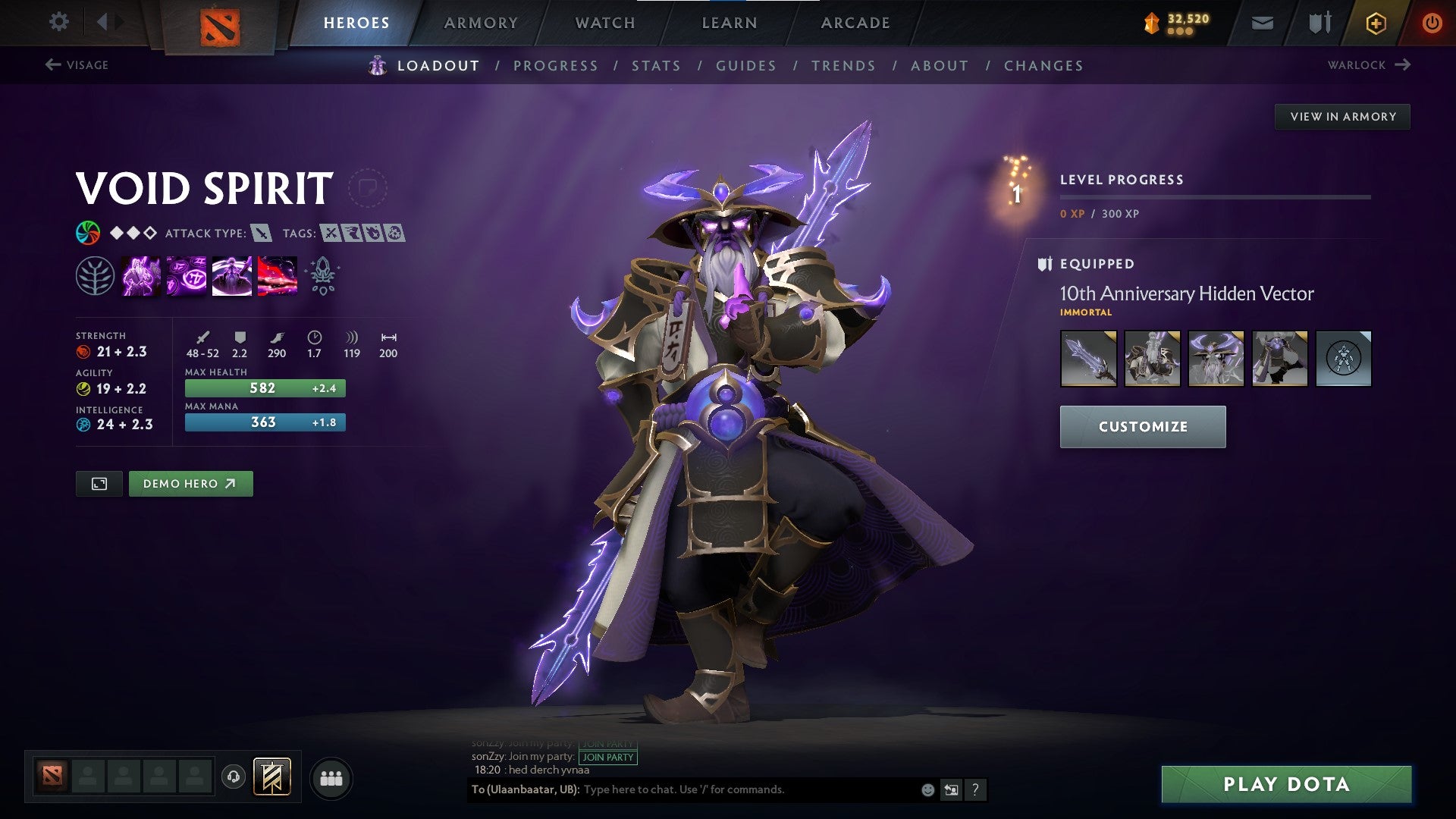Select the red Astral Step ability icon
Screen dimensions: 1456x819
tap(276, 275)
